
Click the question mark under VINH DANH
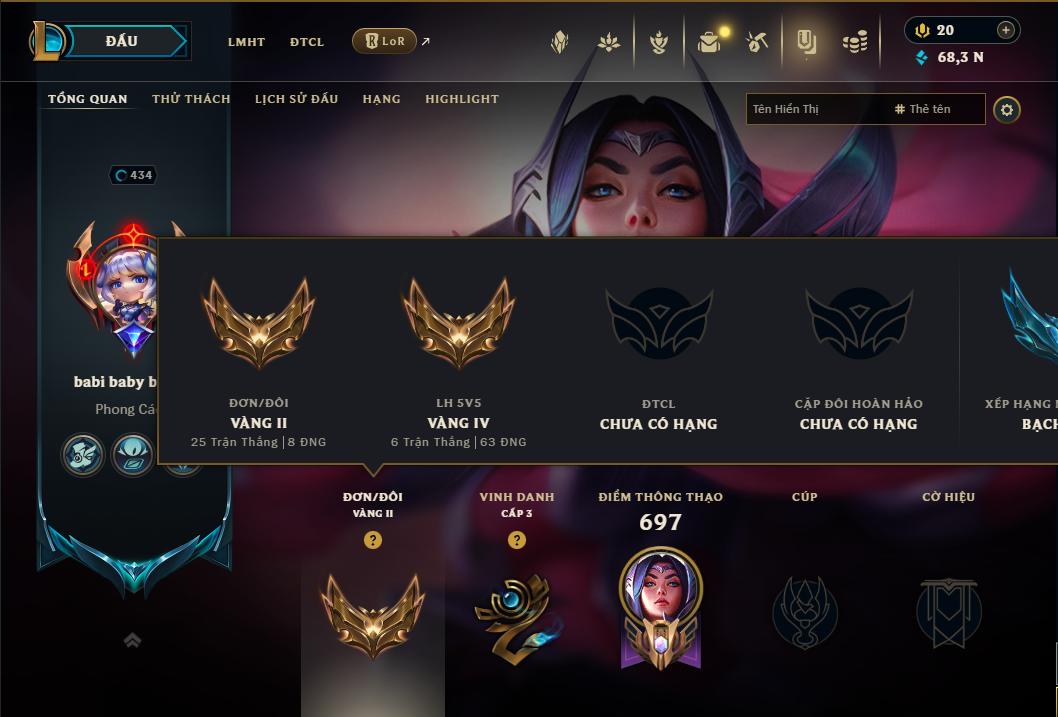(517, 540)
